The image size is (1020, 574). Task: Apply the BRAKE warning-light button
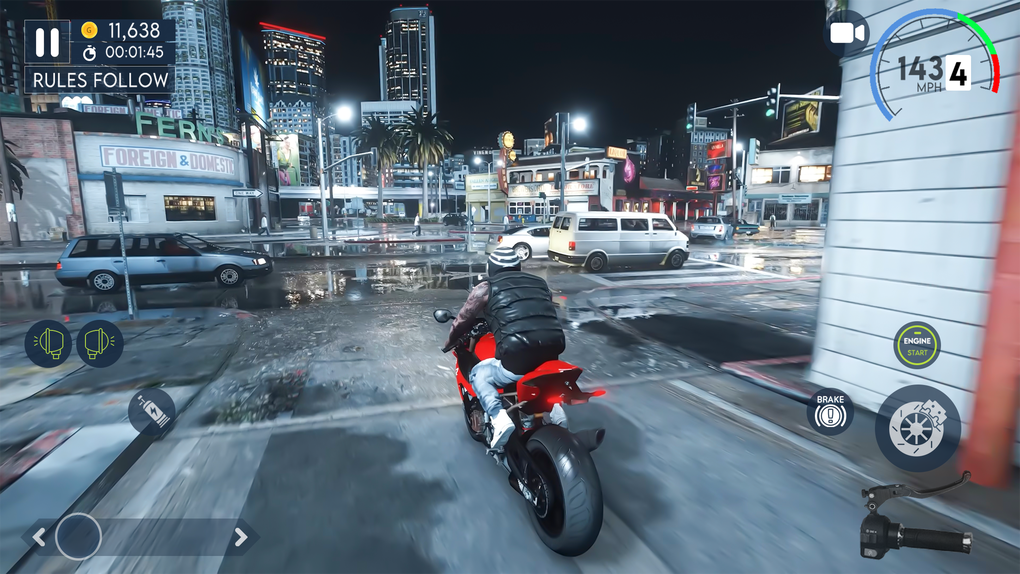click(830, 411)
